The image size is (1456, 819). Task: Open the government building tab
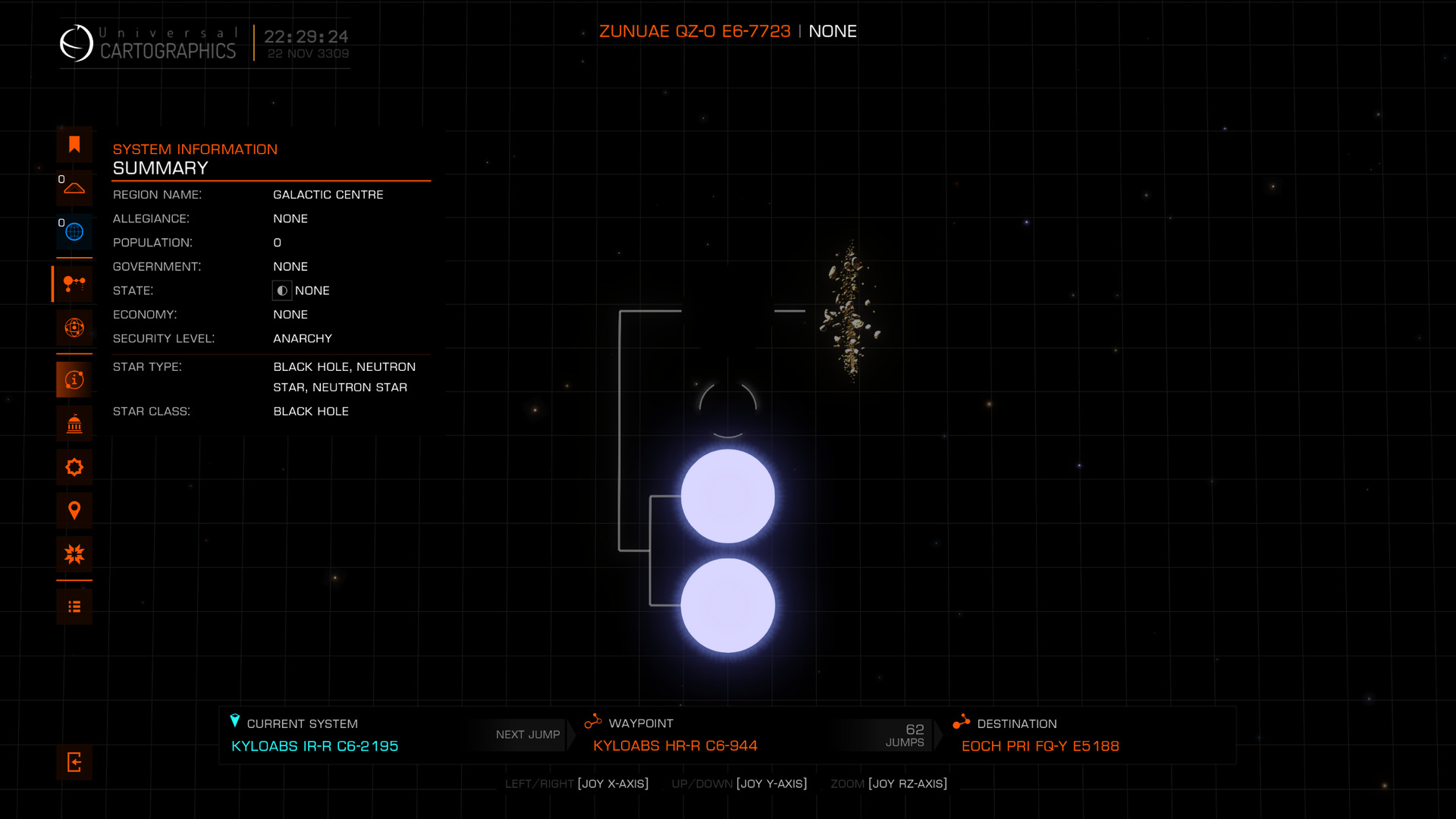click(74, 424)
